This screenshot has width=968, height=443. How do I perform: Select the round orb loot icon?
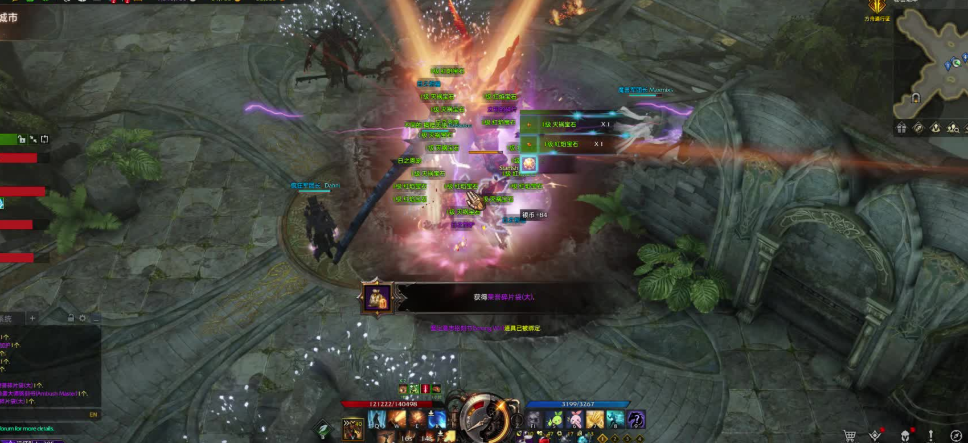click(531, 163)
